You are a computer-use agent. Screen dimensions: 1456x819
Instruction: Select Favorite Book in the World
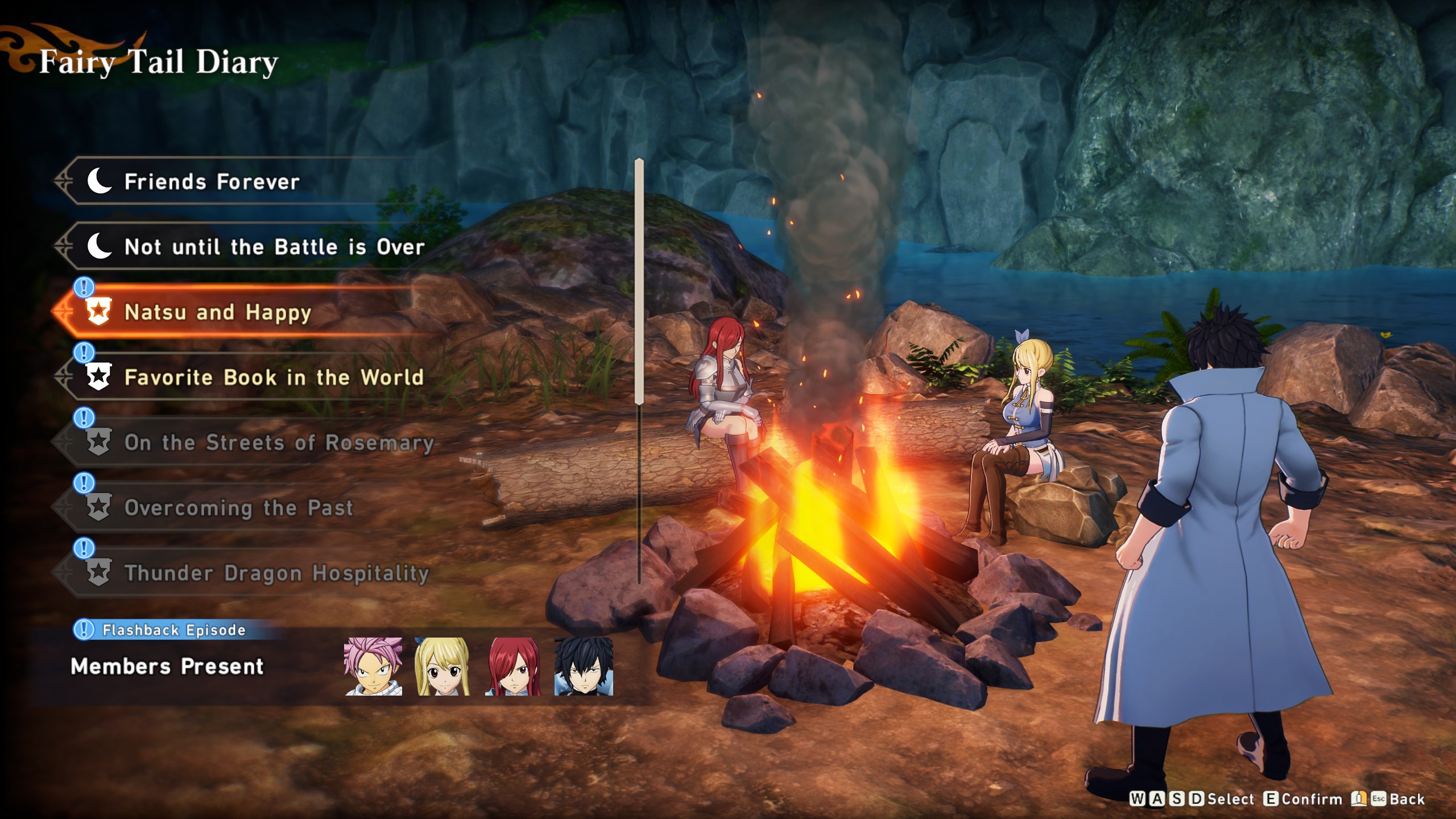274,378
